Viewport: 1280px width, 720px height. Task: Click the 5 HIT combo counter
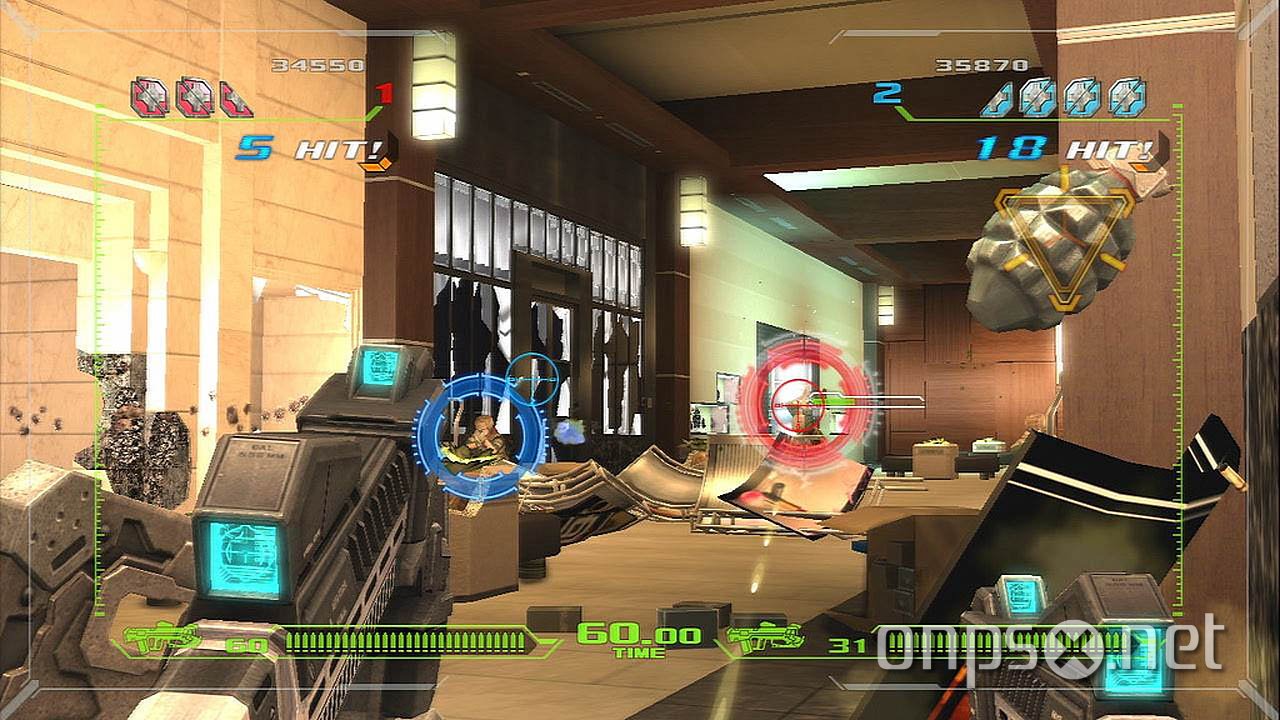[291, 149]
